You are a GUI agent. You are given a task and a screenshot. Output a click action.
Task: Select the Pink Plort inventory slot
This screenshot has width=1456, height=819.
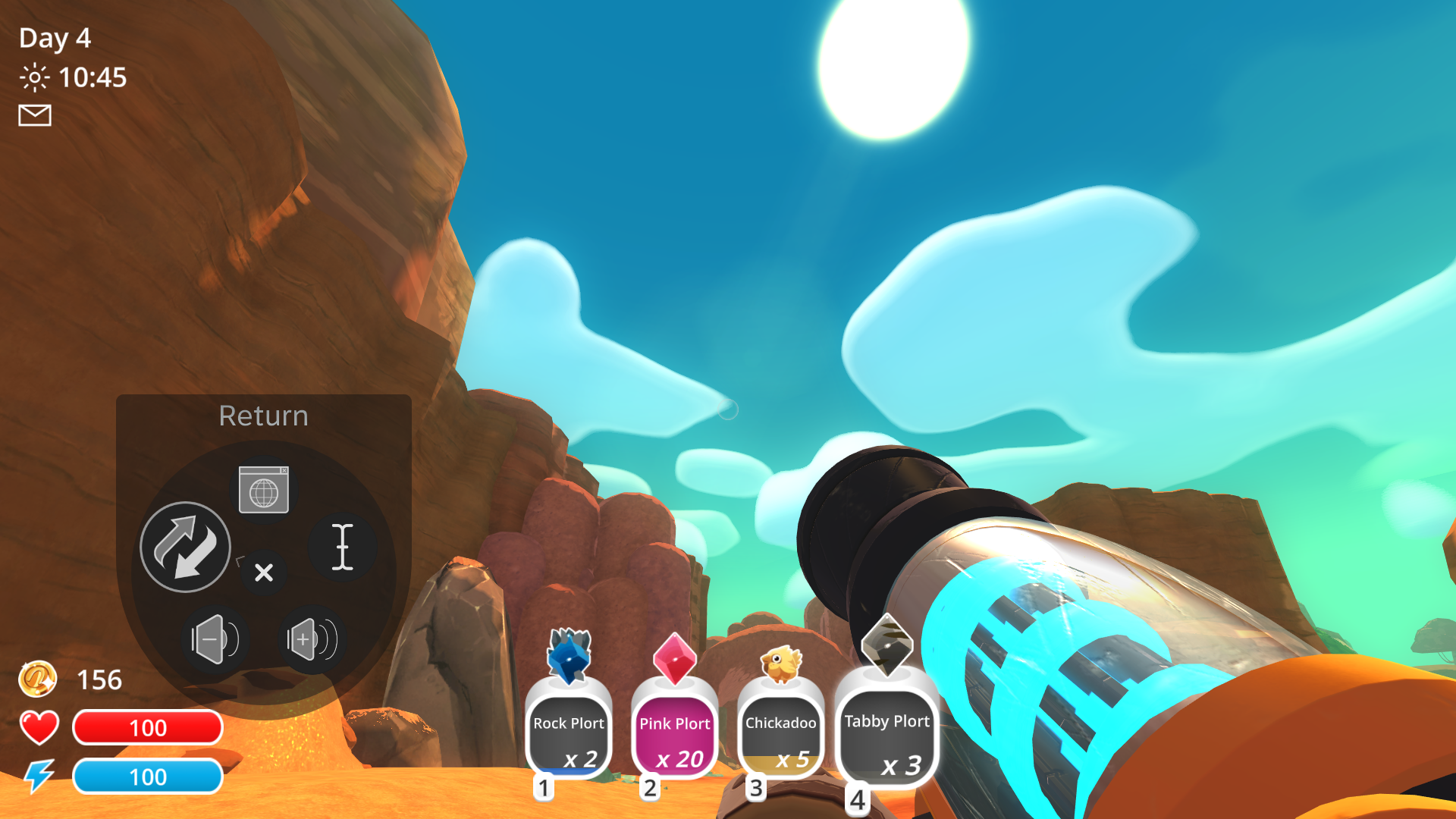coord(675,732)
